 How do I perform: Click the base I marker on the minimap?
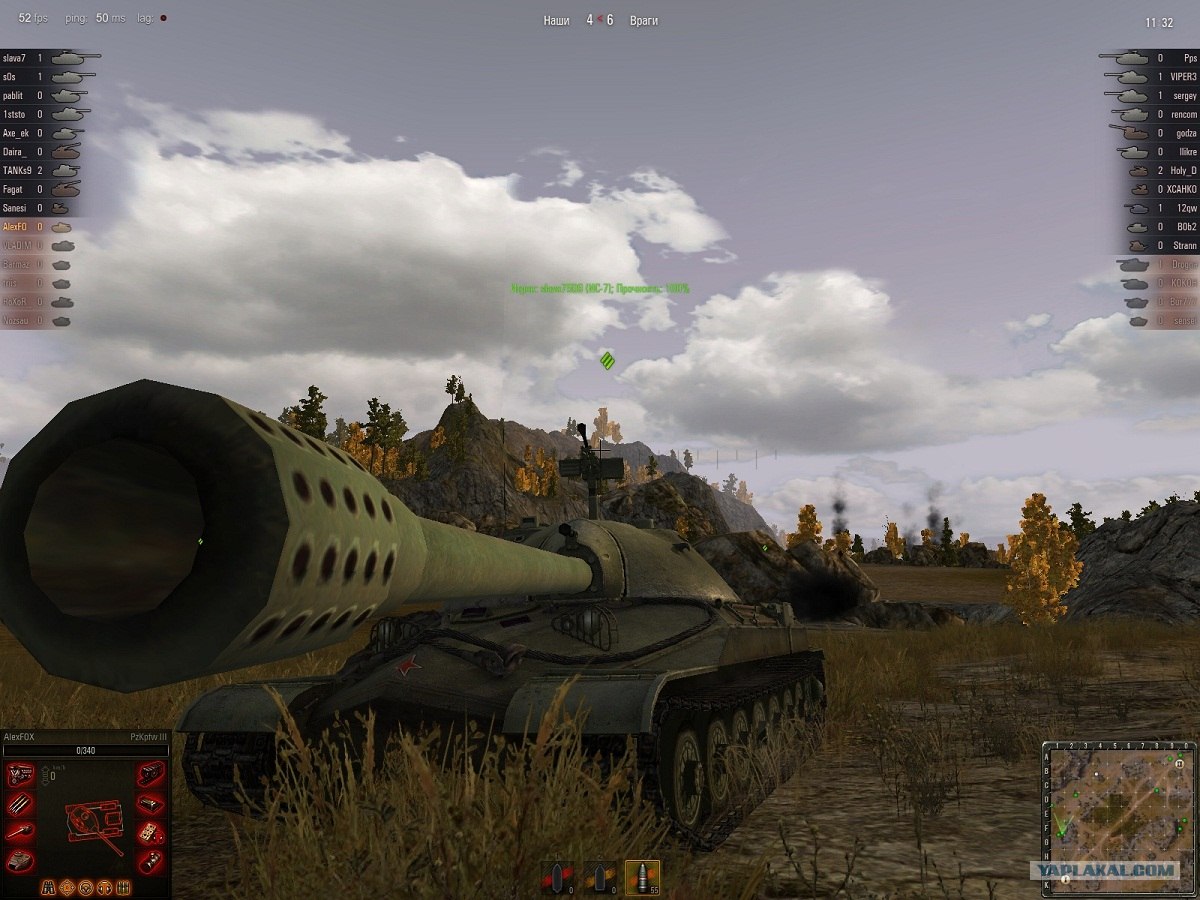[x=1066, y=879]
